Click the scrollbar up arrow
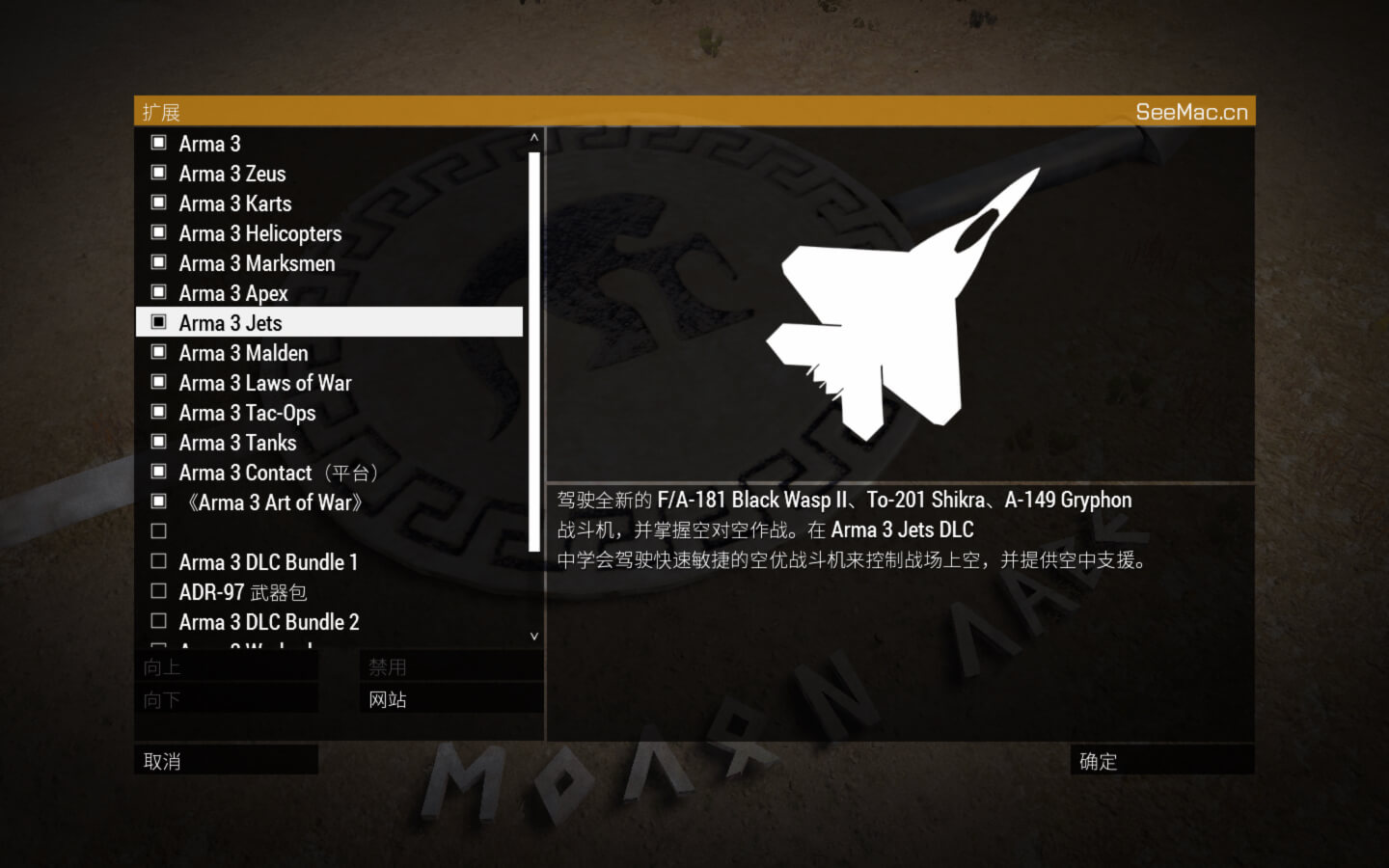The image size is (1389, 868). point(532,137)
